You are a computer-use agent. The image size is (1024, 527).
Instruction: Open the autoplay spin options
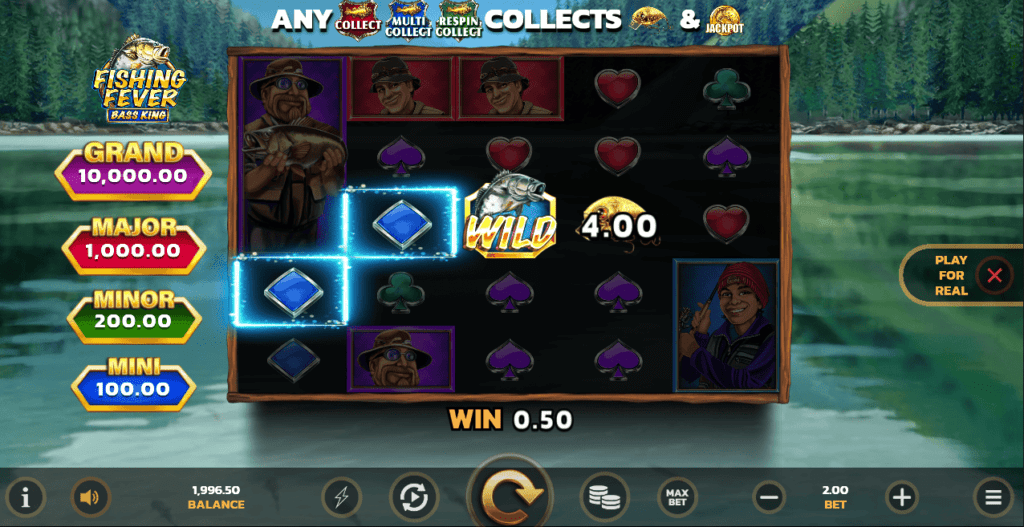[409, 497]
